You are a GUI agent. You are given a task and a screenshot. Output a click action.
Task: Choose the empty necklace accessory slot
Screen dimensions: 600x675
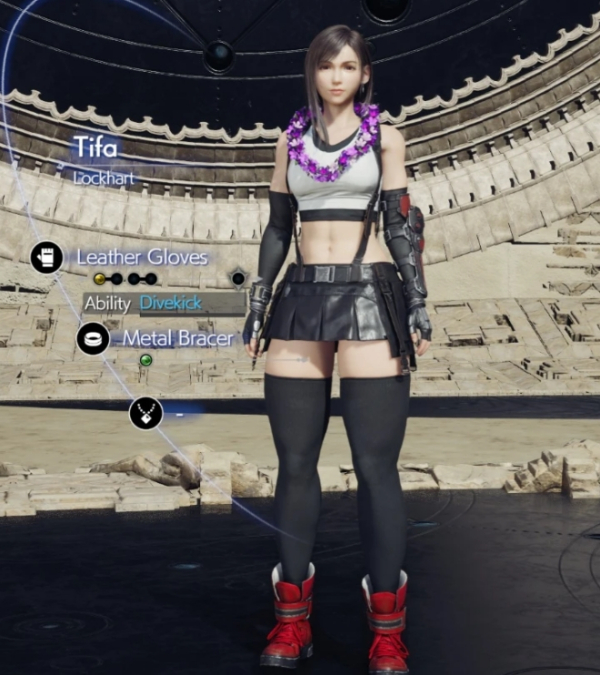(145, 412)
